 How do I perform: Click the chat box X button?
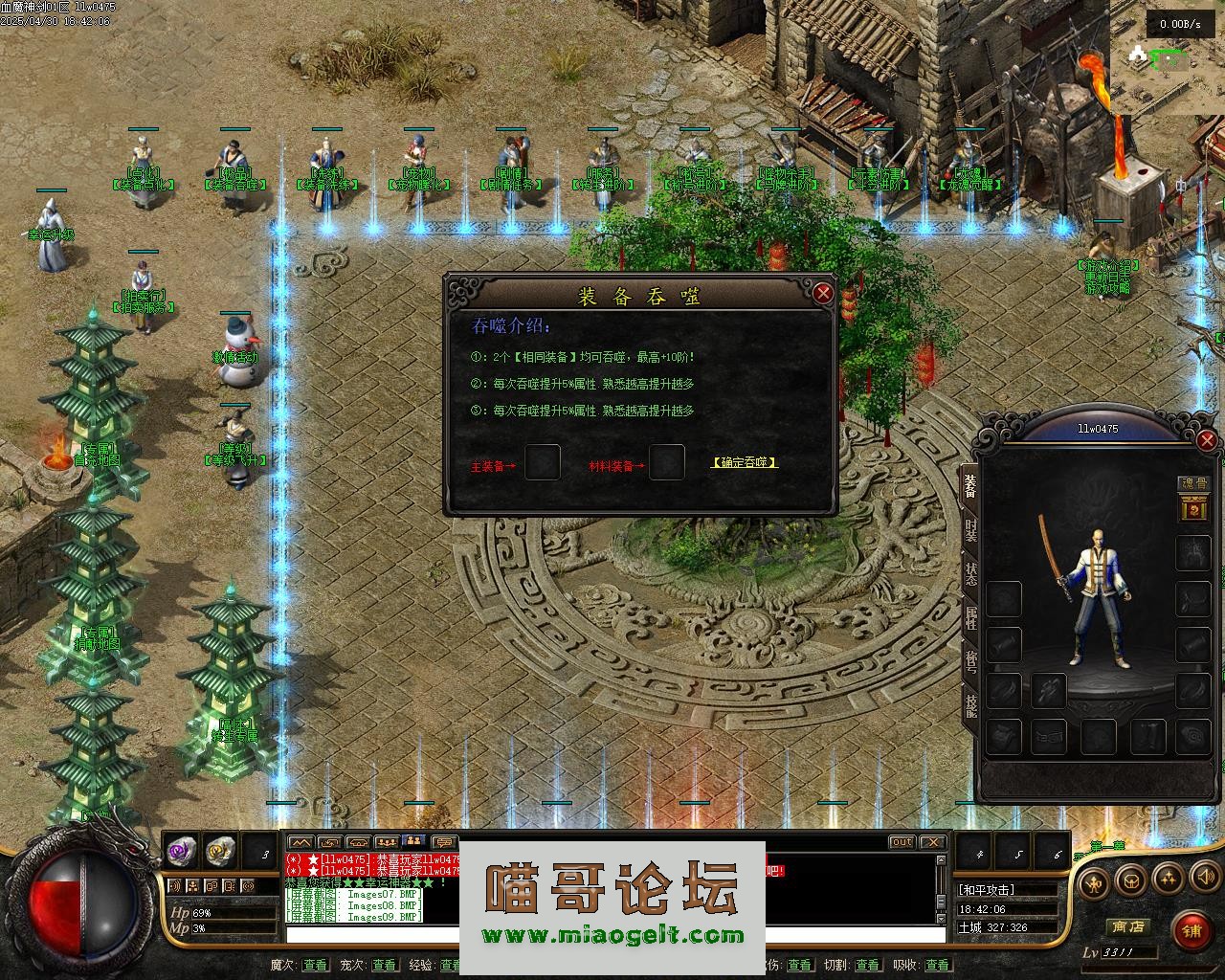click(x=932, y=842)
